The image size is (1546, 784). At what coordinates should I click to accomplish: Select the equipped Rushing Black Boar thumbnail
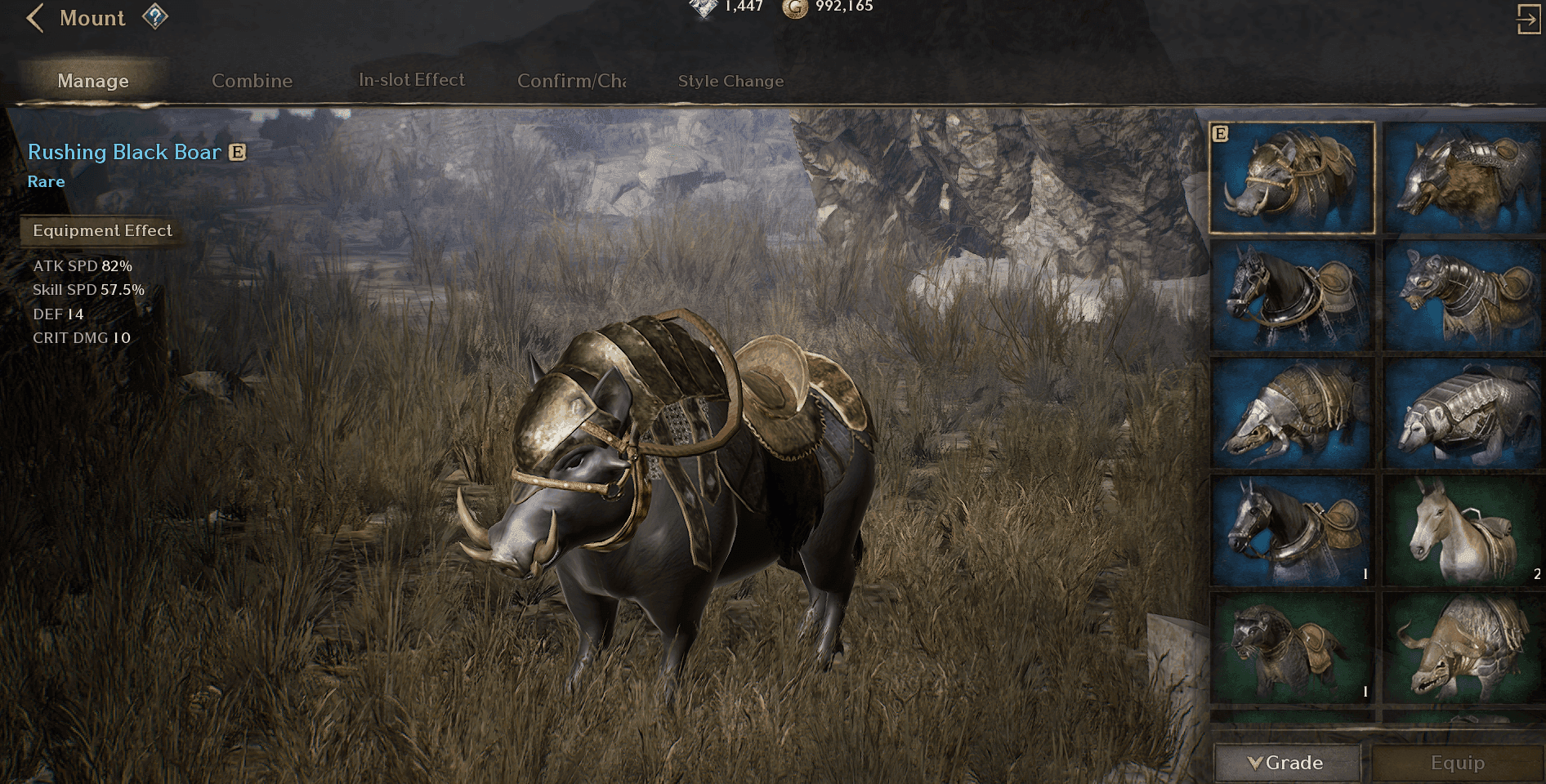[1289, 178]
